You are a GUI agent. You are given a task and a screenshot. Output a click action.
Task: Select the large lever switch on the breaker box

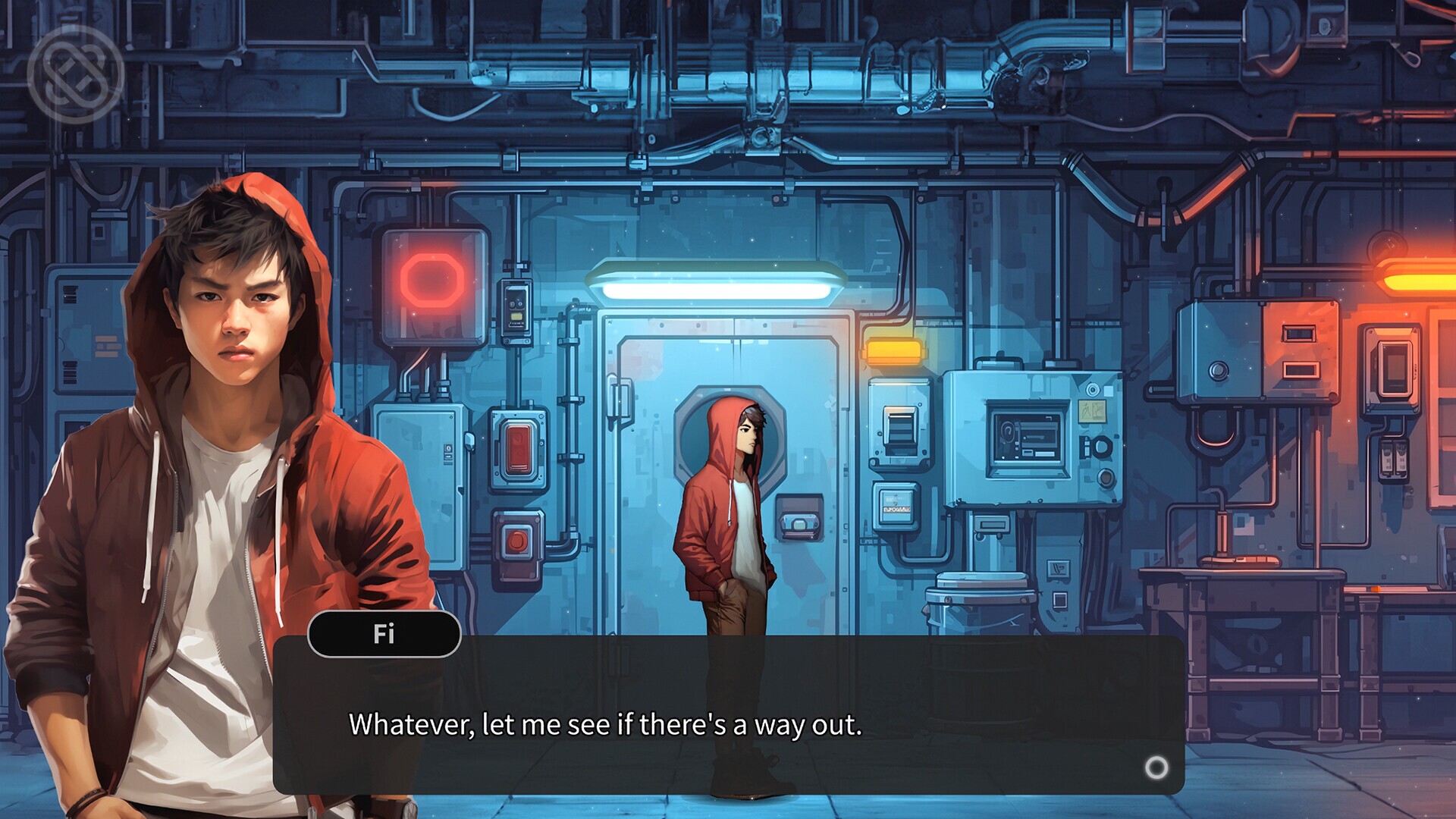(901, 428)
